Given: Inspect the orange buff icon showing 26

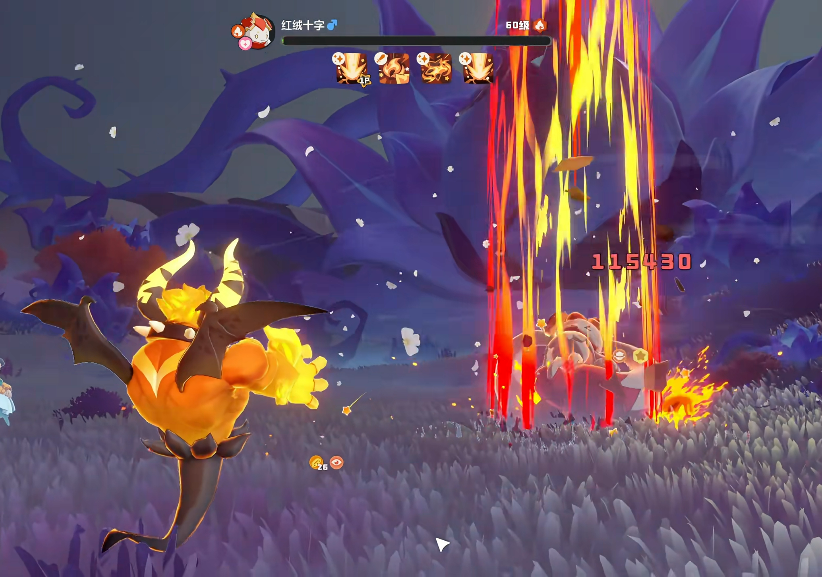Looking at the screenshot, I should (x=317, y=462).
